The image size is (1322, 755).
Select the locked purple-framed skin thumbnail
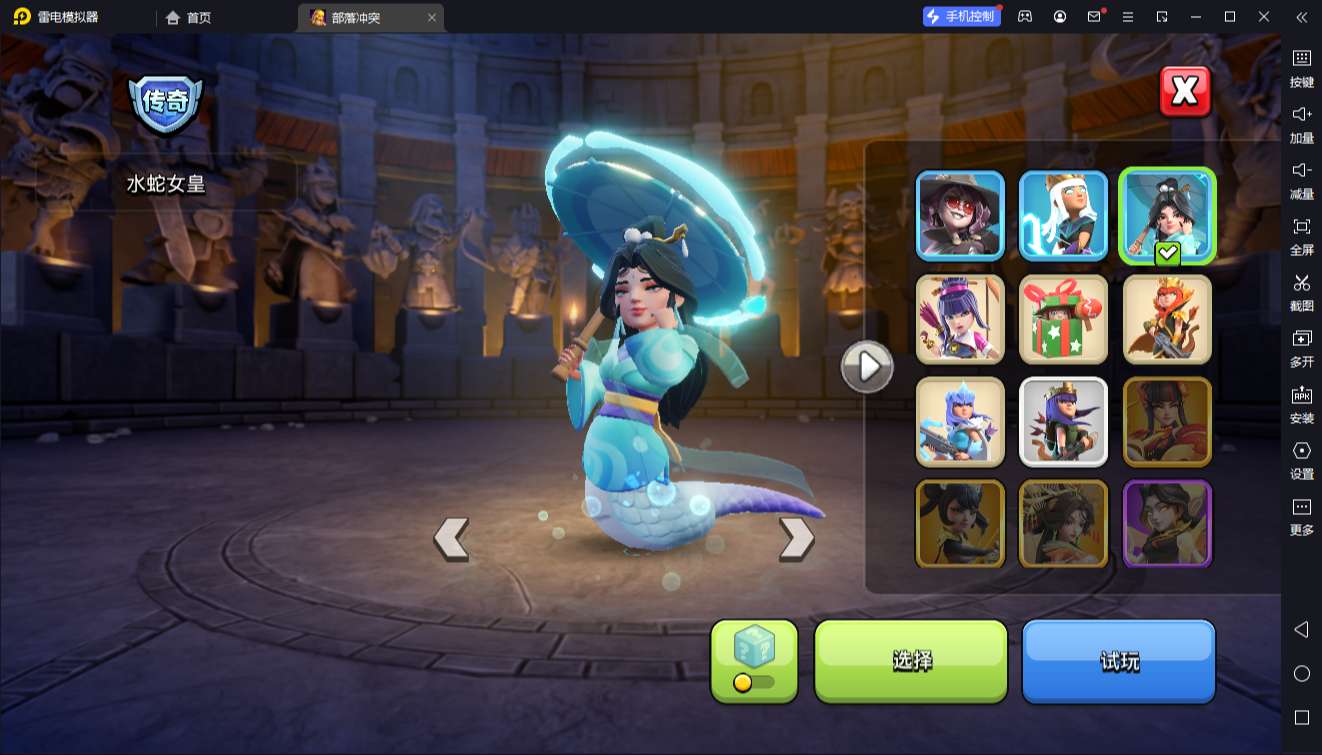tap(1167, 524)
